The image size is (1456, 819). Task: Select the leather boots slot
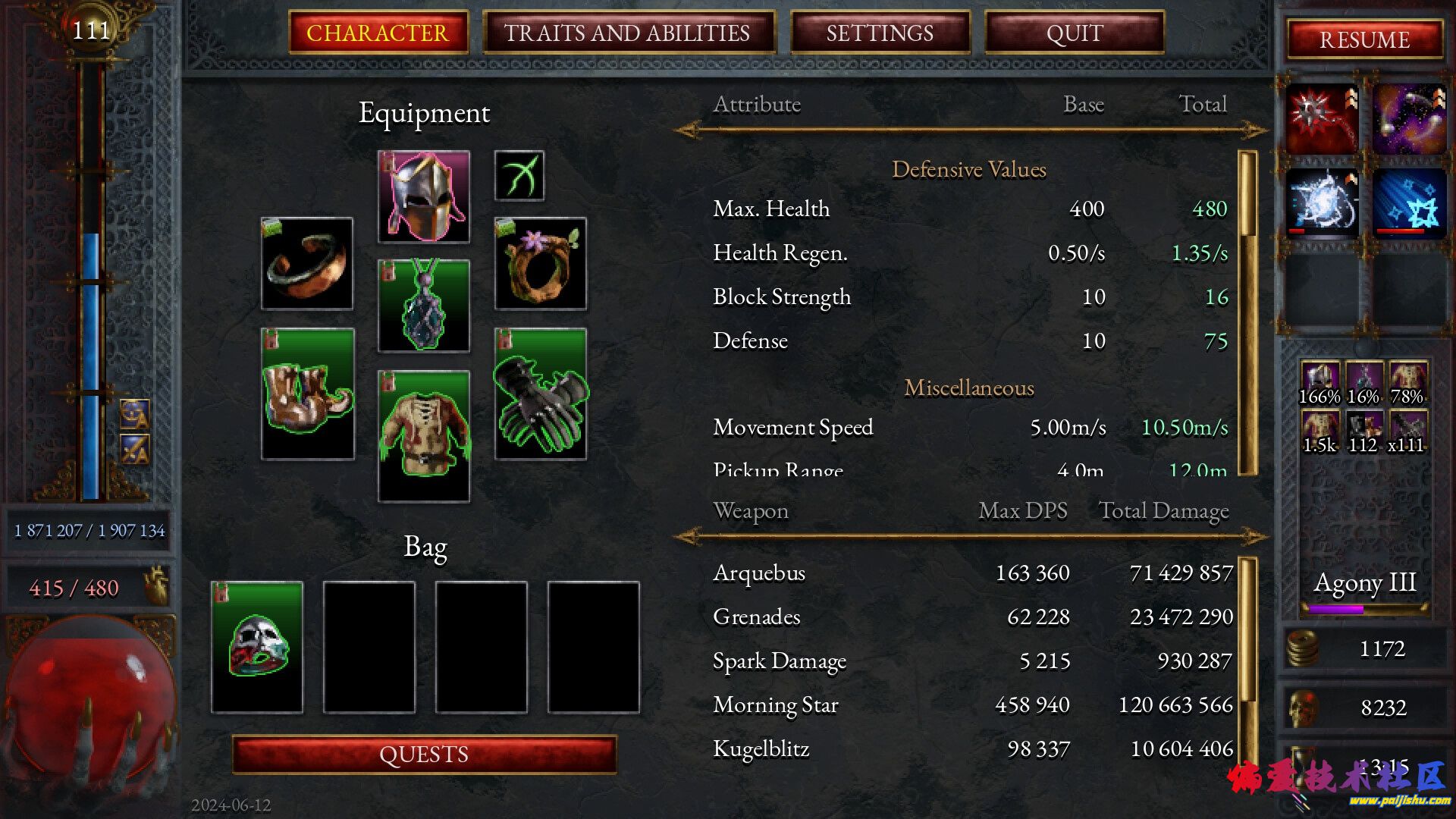tap(307, 394)
